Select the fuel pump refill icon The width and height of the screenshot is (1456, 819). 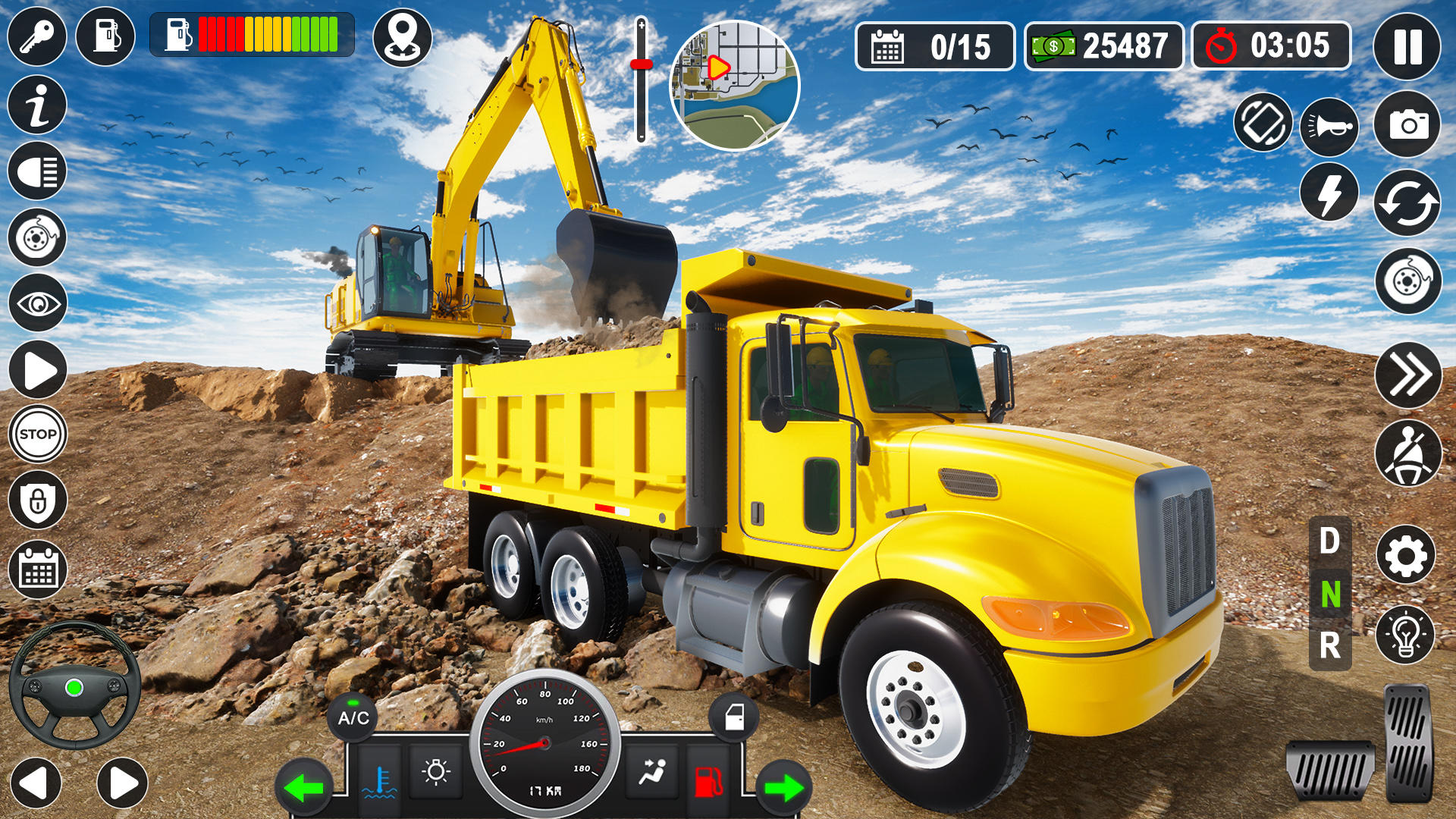coord(106,34)
